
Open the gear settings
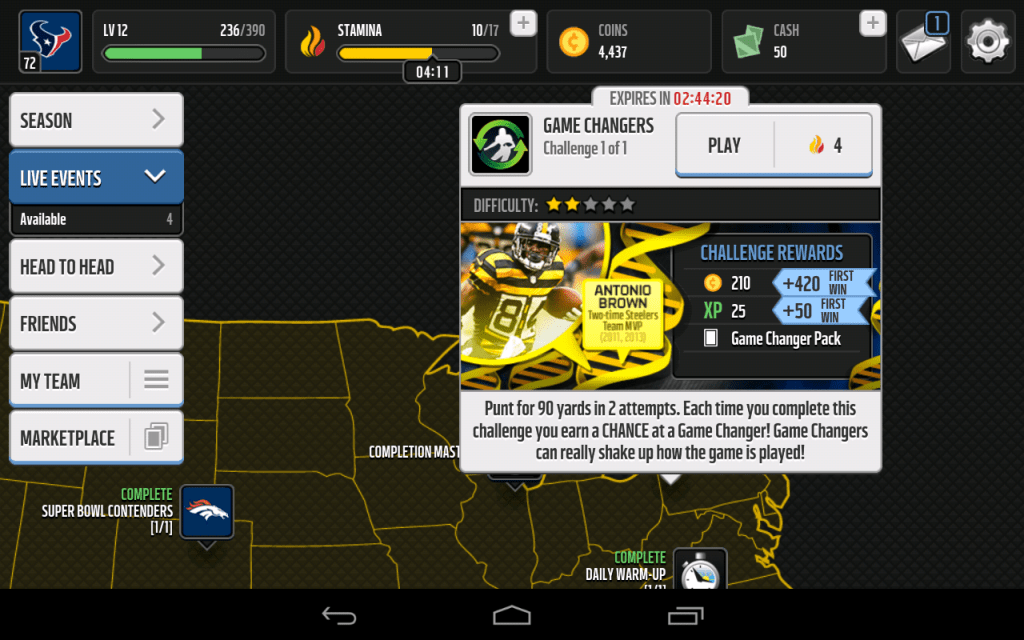987,42
